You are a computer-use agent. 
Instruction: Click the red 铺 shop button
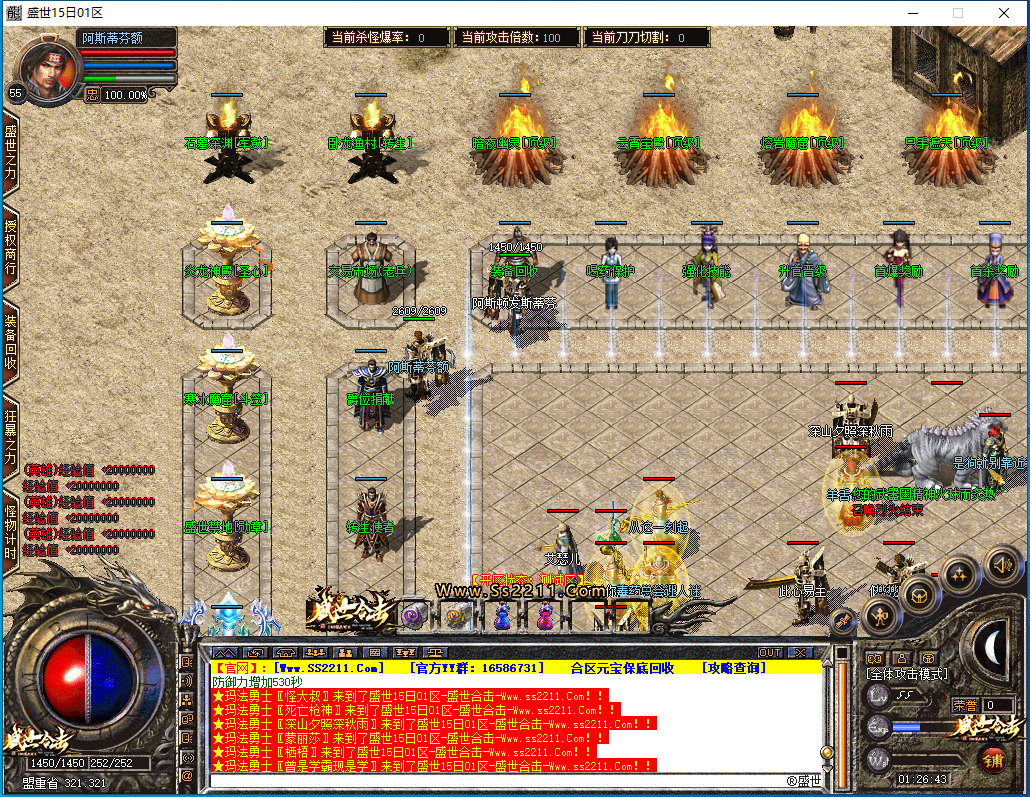[991, 759]
